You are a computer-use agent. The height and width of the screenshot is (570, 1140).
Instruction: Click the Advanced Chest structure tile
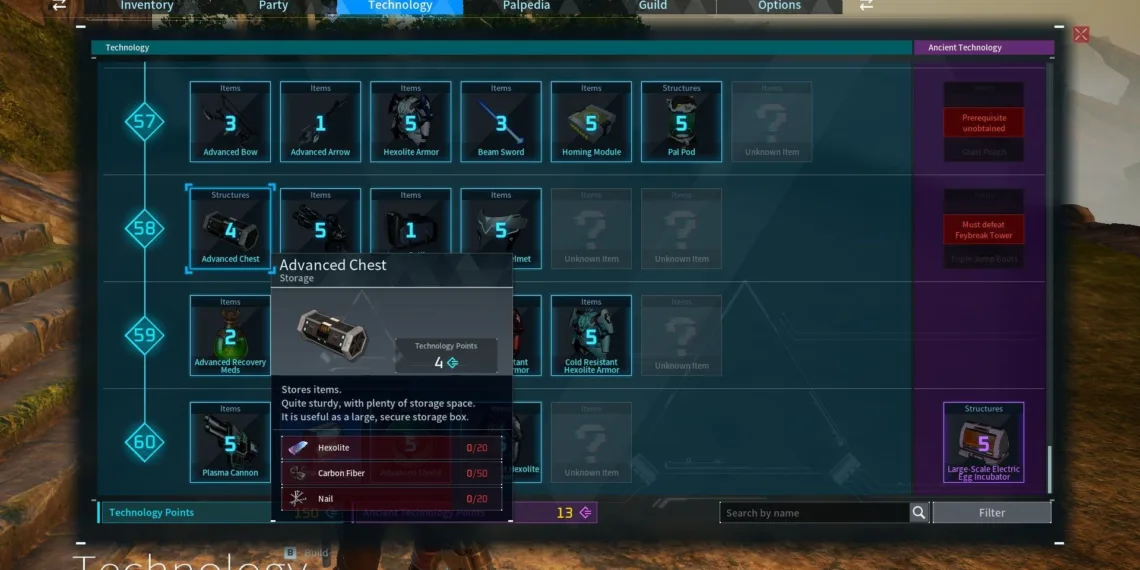click(230, 228)
